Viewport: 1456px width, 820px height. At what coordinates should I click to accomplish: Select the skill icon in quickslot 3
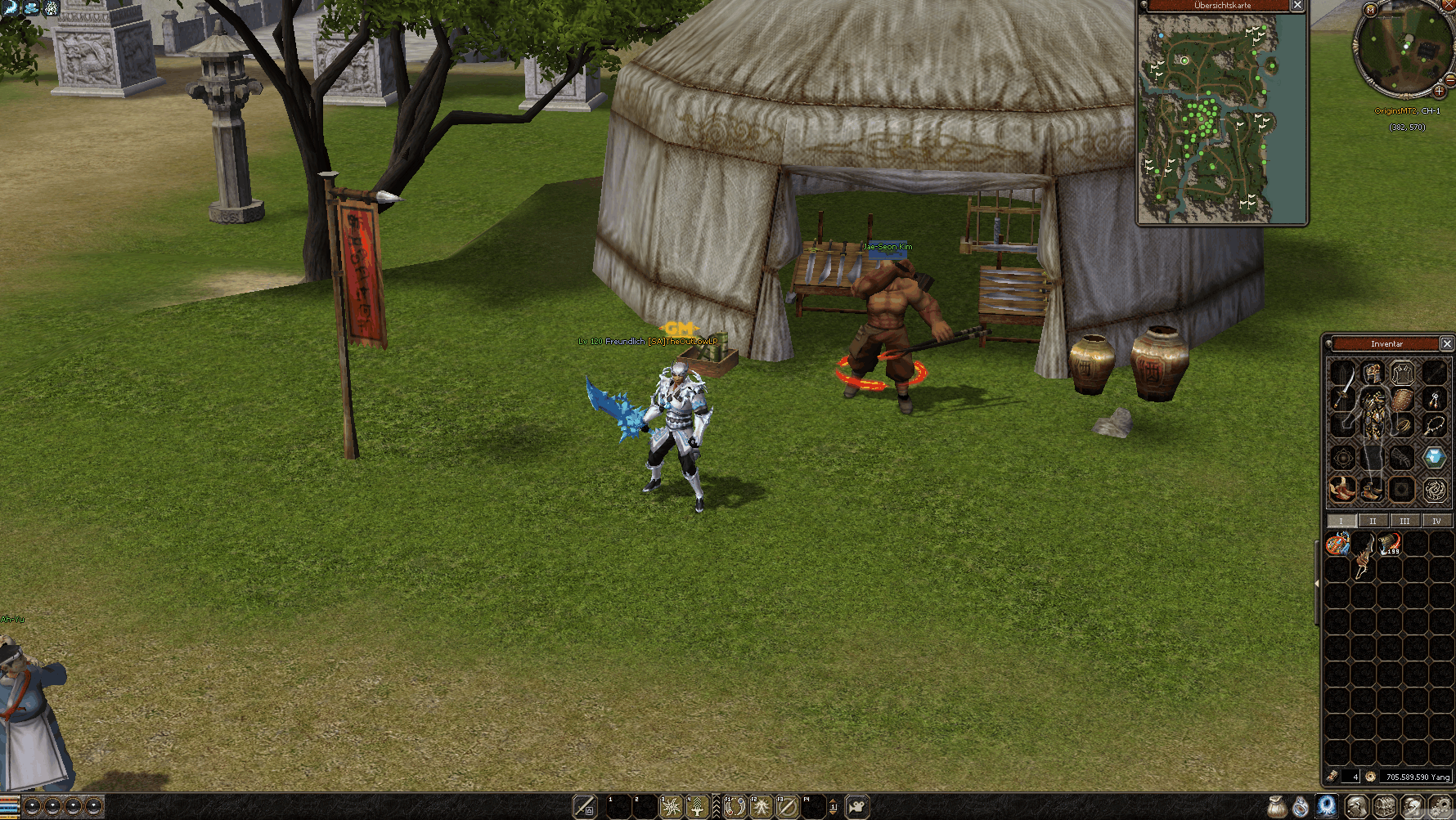[670, 807]
